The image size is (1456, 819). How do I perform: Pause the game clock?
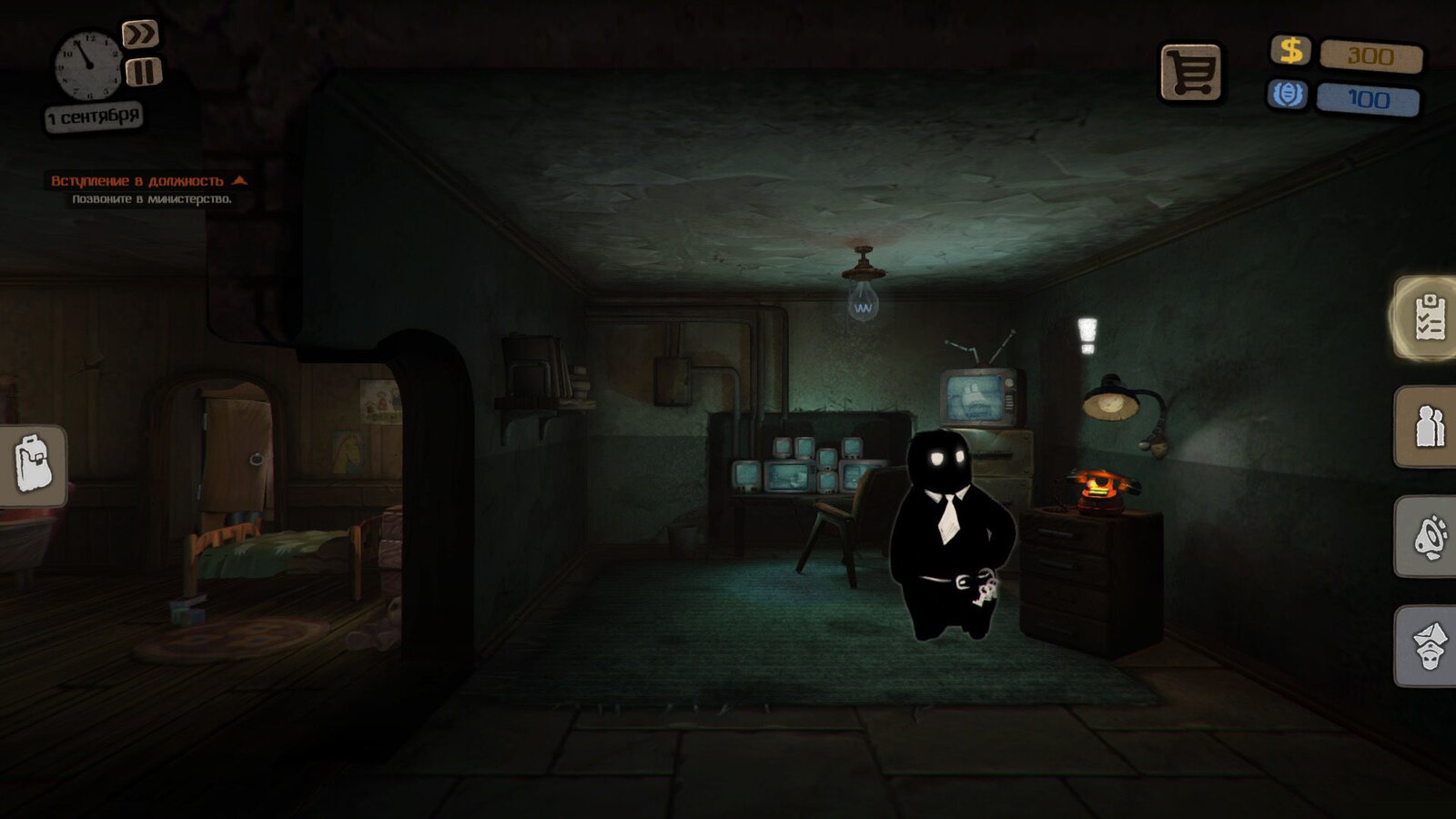(143, 72)
